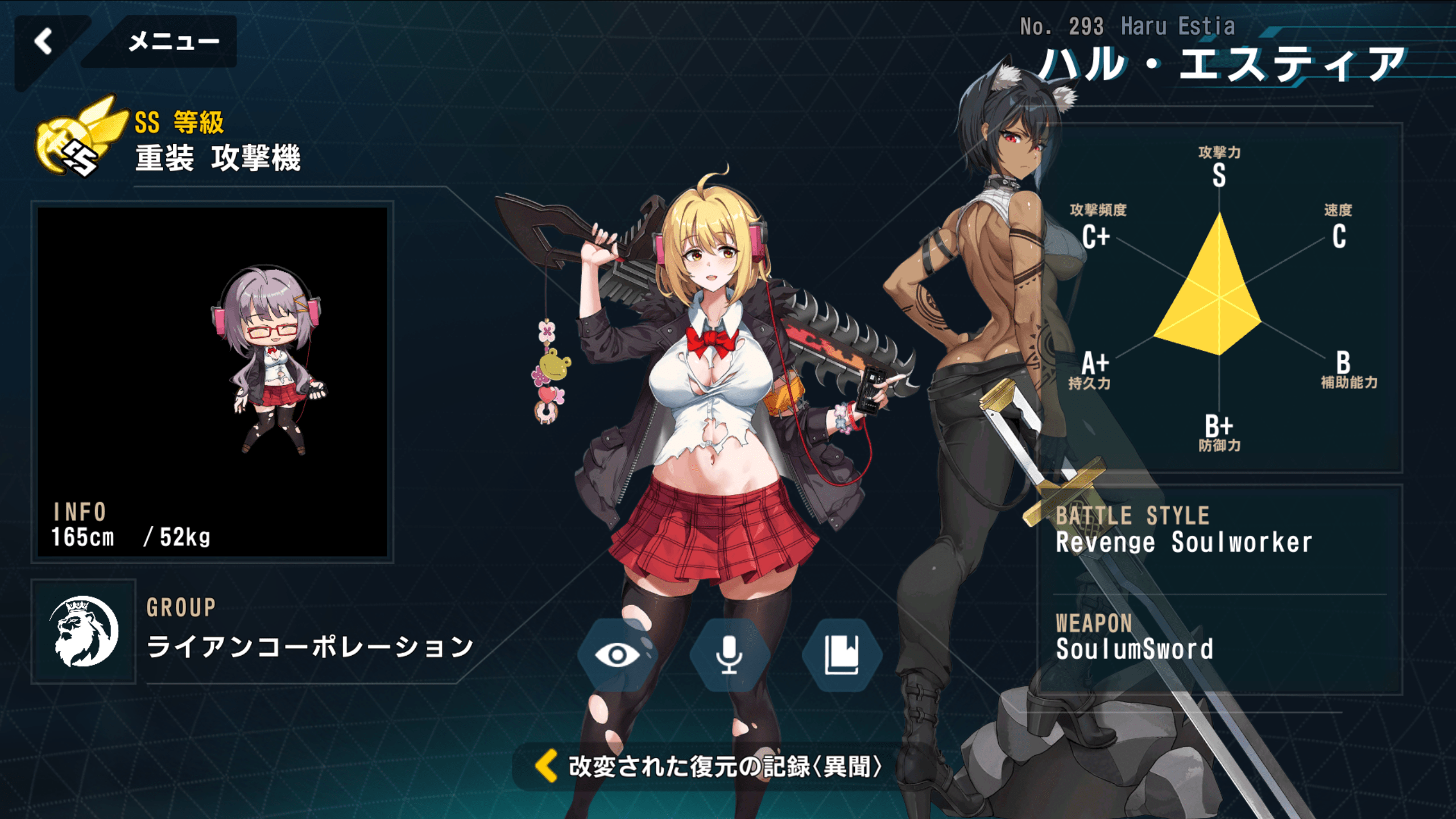Switch to 改変された復元の記録〈異聞〉 with the yellow arrow
This screenshot has width=1456, height=819.
[x=547, y=766]
